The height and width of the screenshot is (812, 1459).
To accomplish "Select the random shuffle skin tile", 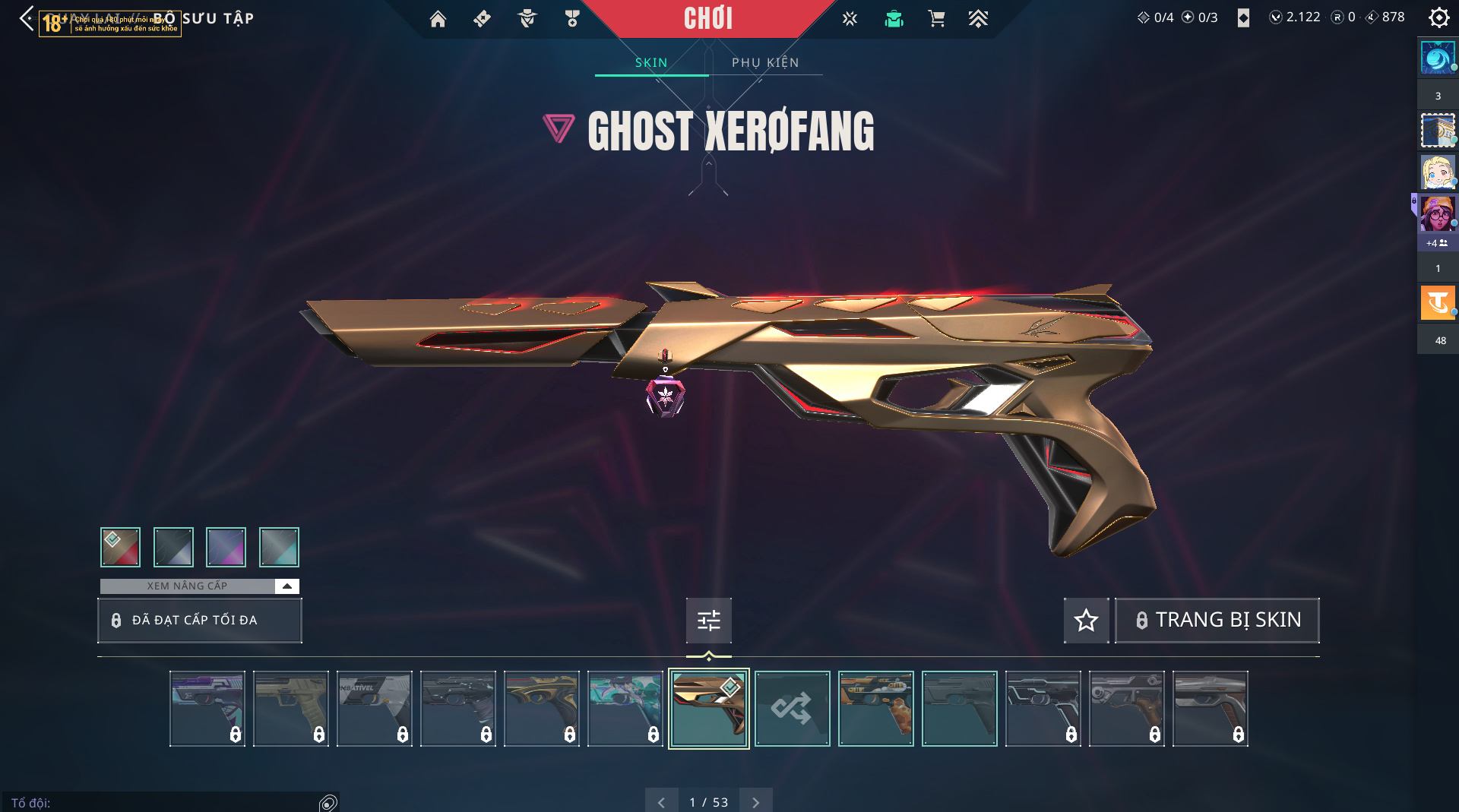I will (x=792, y=709).
